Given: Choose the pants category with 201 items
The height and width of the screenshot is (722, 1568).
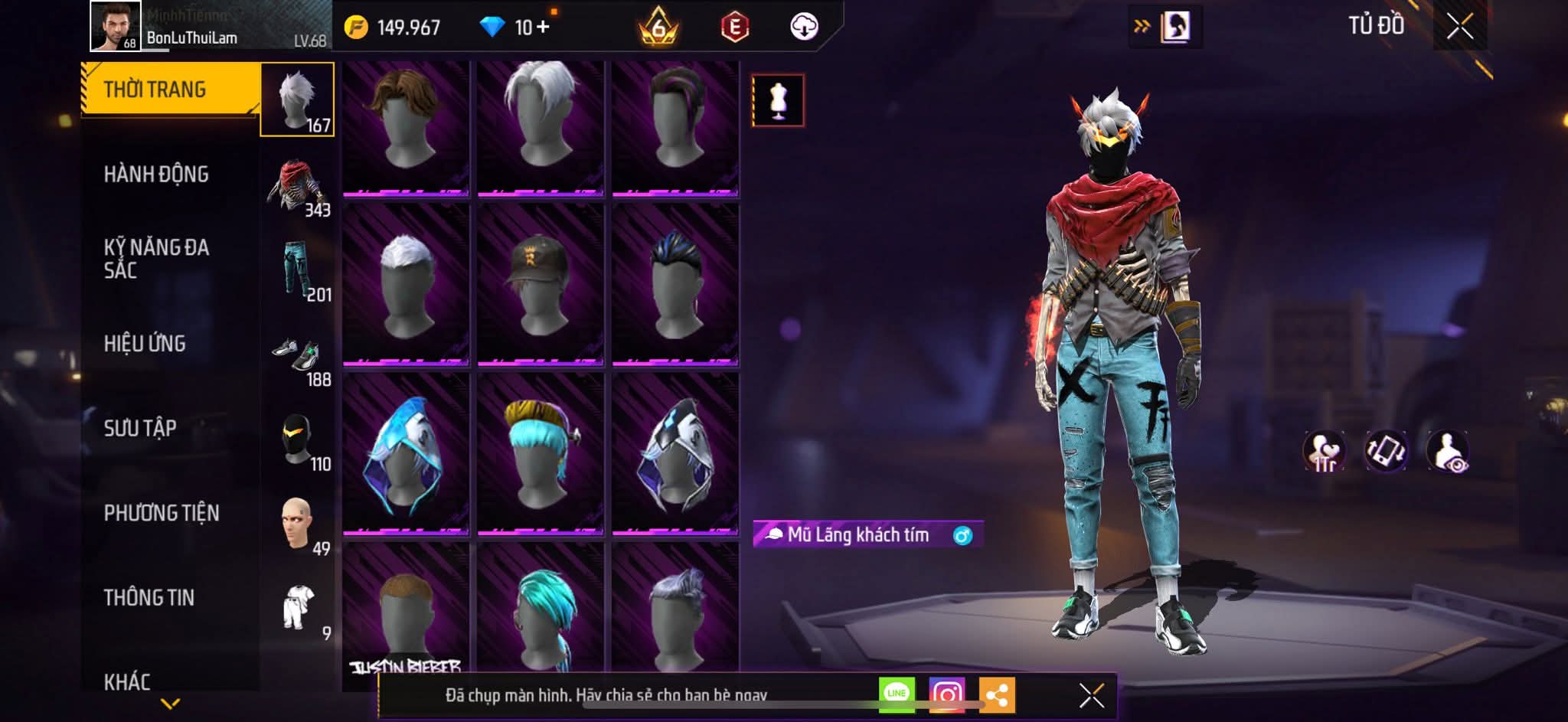Looking at the screenshot, I should (297, 270).
